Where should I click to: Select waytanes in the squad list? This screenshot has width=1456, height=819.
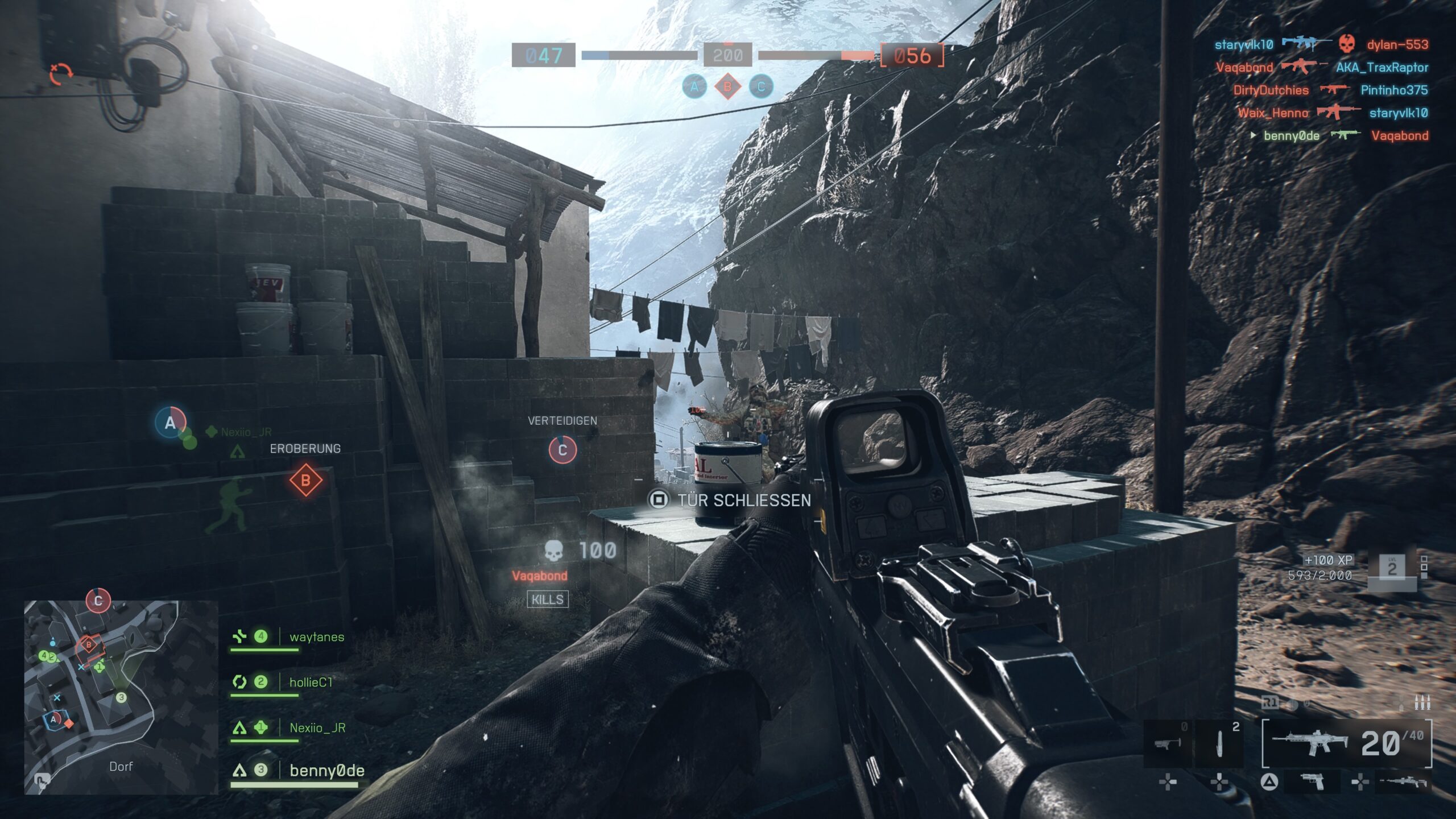point(316,637)
